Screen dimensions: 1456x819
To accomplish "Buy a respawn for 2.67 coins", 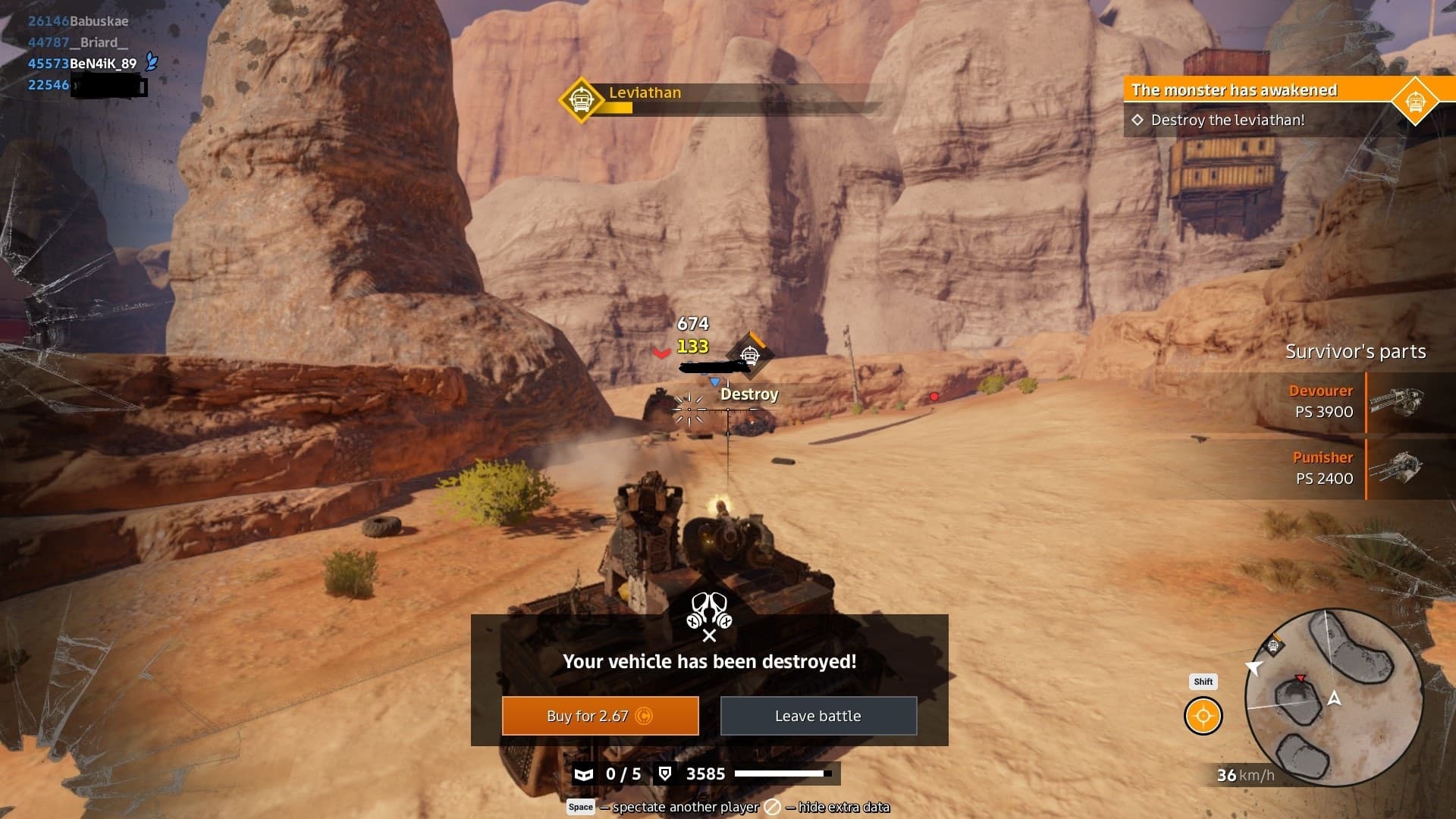I will click(x=600, y=716).
